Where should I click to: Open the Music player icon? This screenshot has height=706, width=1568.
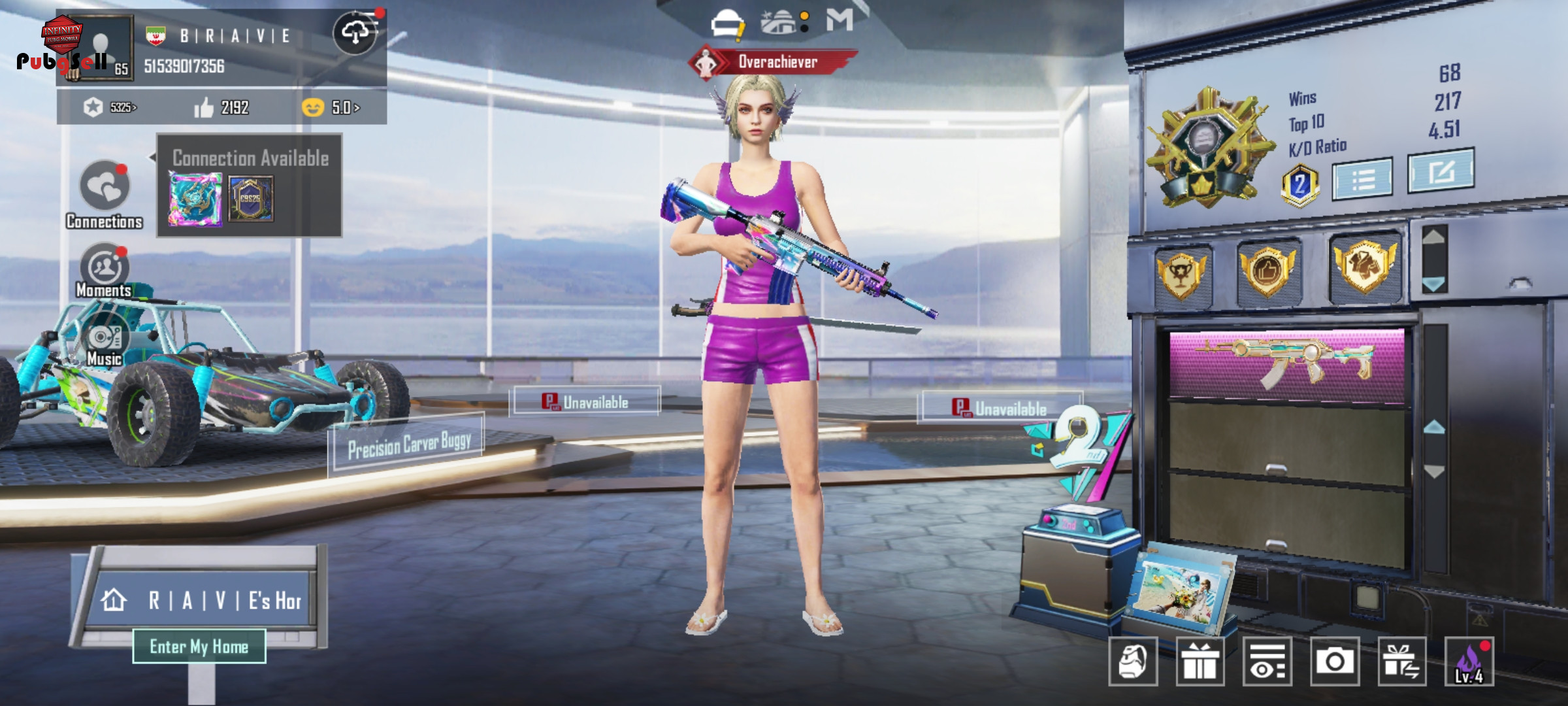105,340
